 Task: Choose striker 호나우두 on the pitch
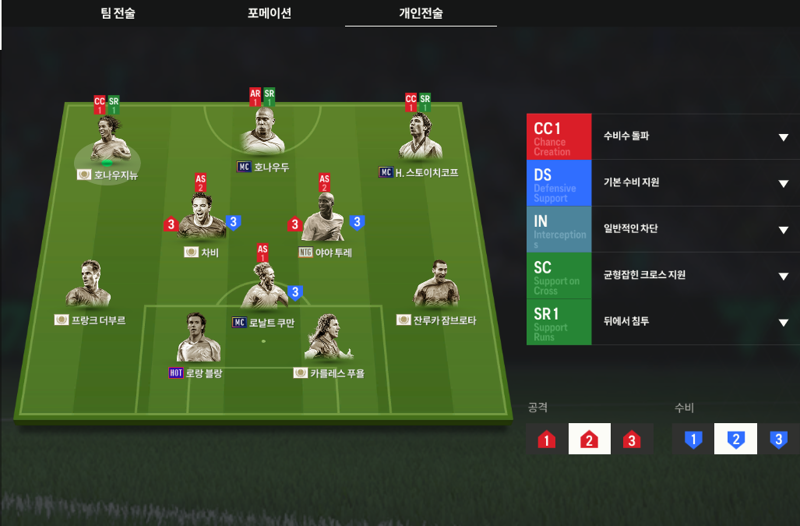[x=263, y=135]
